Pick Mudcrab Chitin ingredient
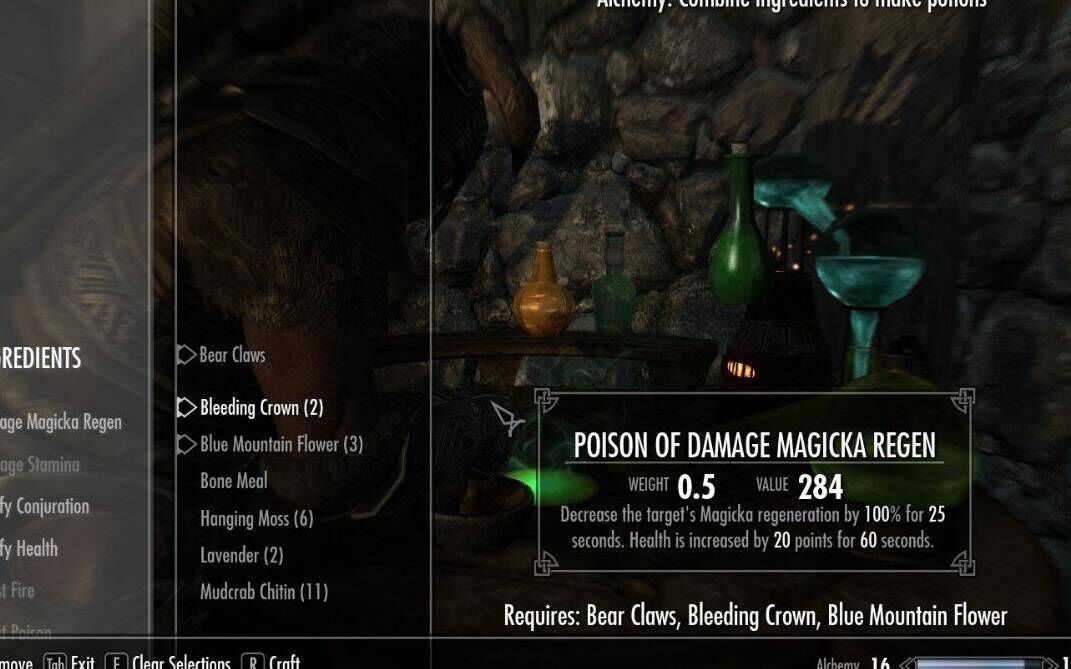 264,592
